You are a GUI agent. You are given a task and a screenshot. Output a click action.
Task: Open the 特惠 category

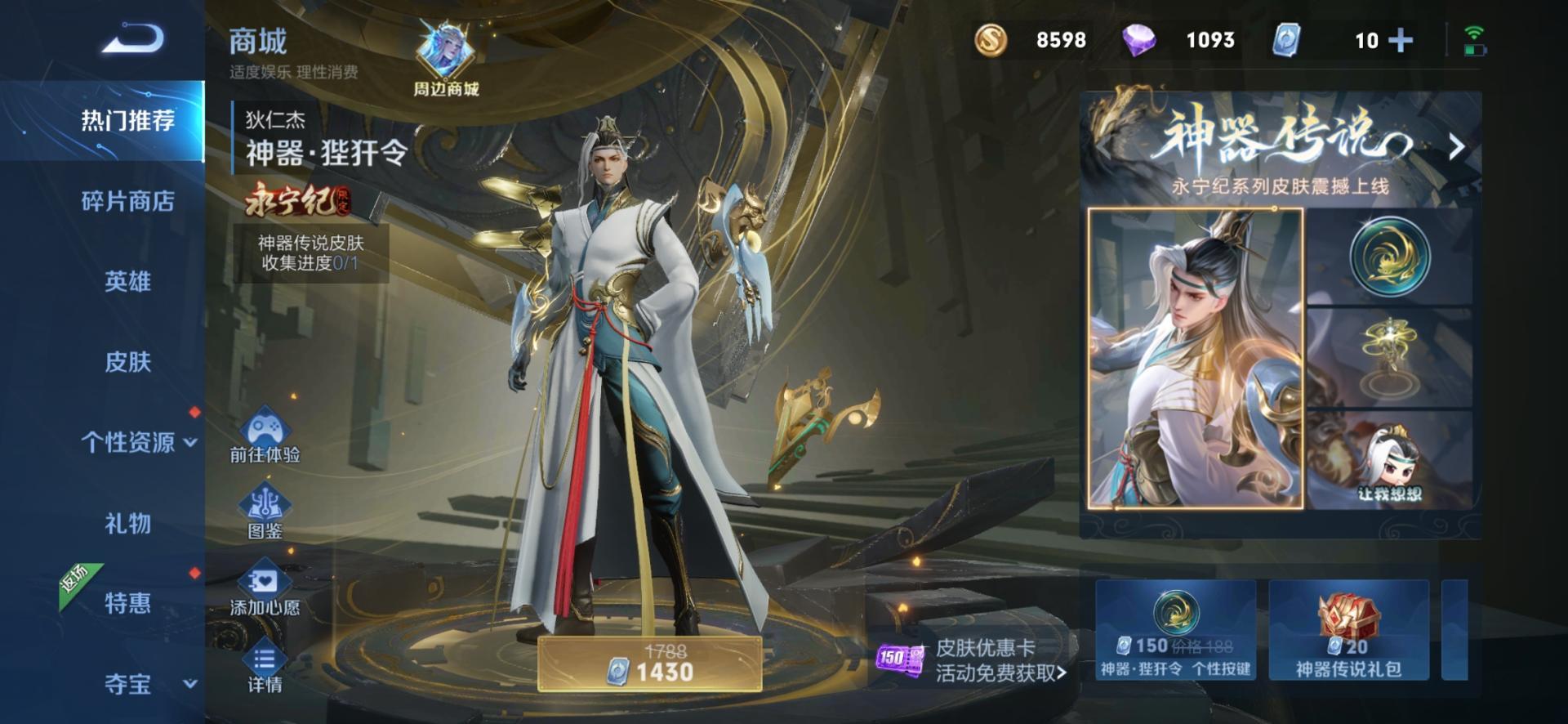[x=127, y=603]
